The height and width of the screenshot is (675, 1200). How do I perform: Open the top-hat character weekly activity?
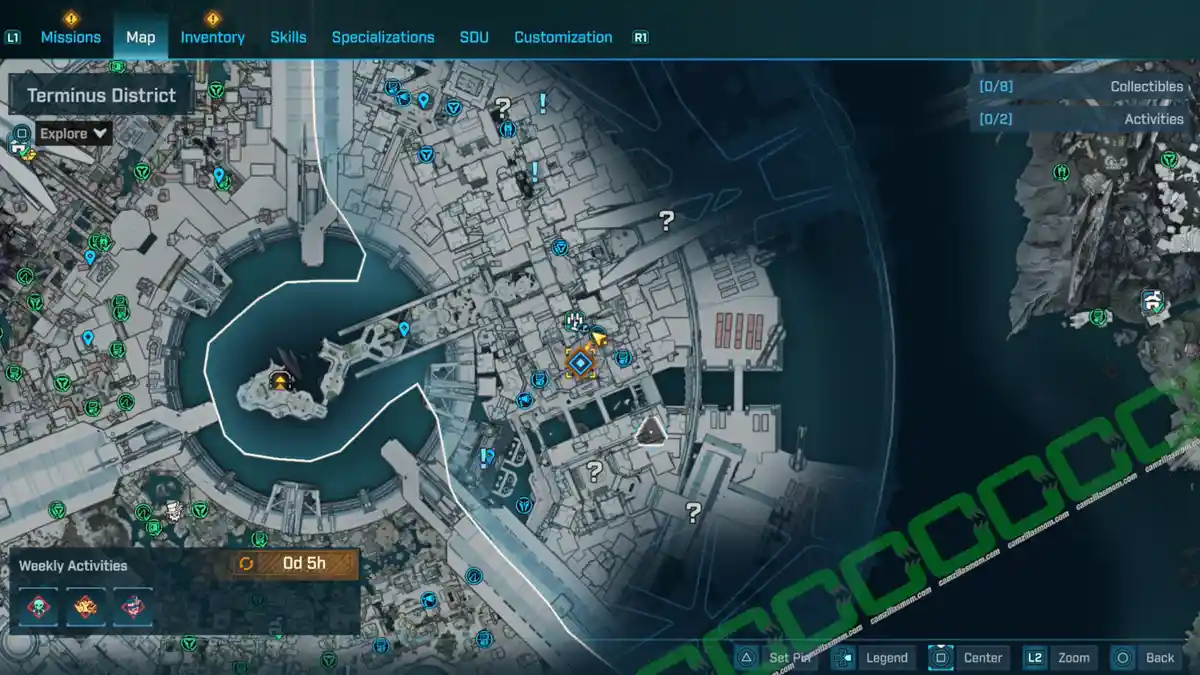click(x=133, y=607)
